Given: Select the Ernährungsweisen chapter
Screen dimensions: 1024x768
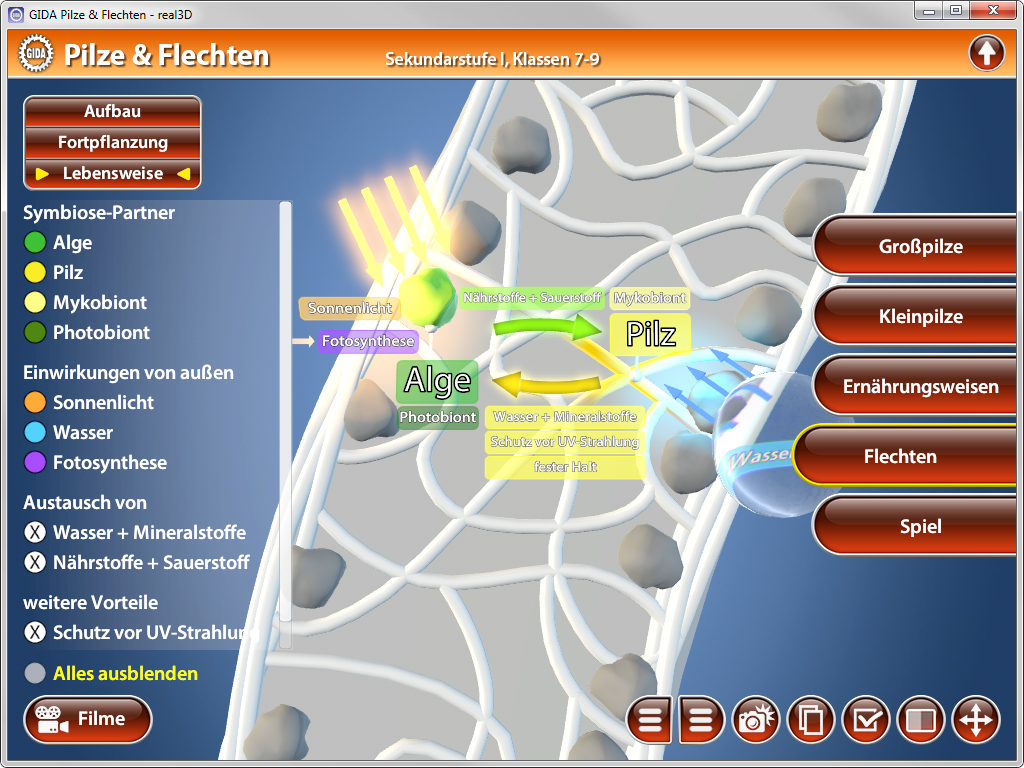Looking at the screenshot, I should tap(920, 387).
